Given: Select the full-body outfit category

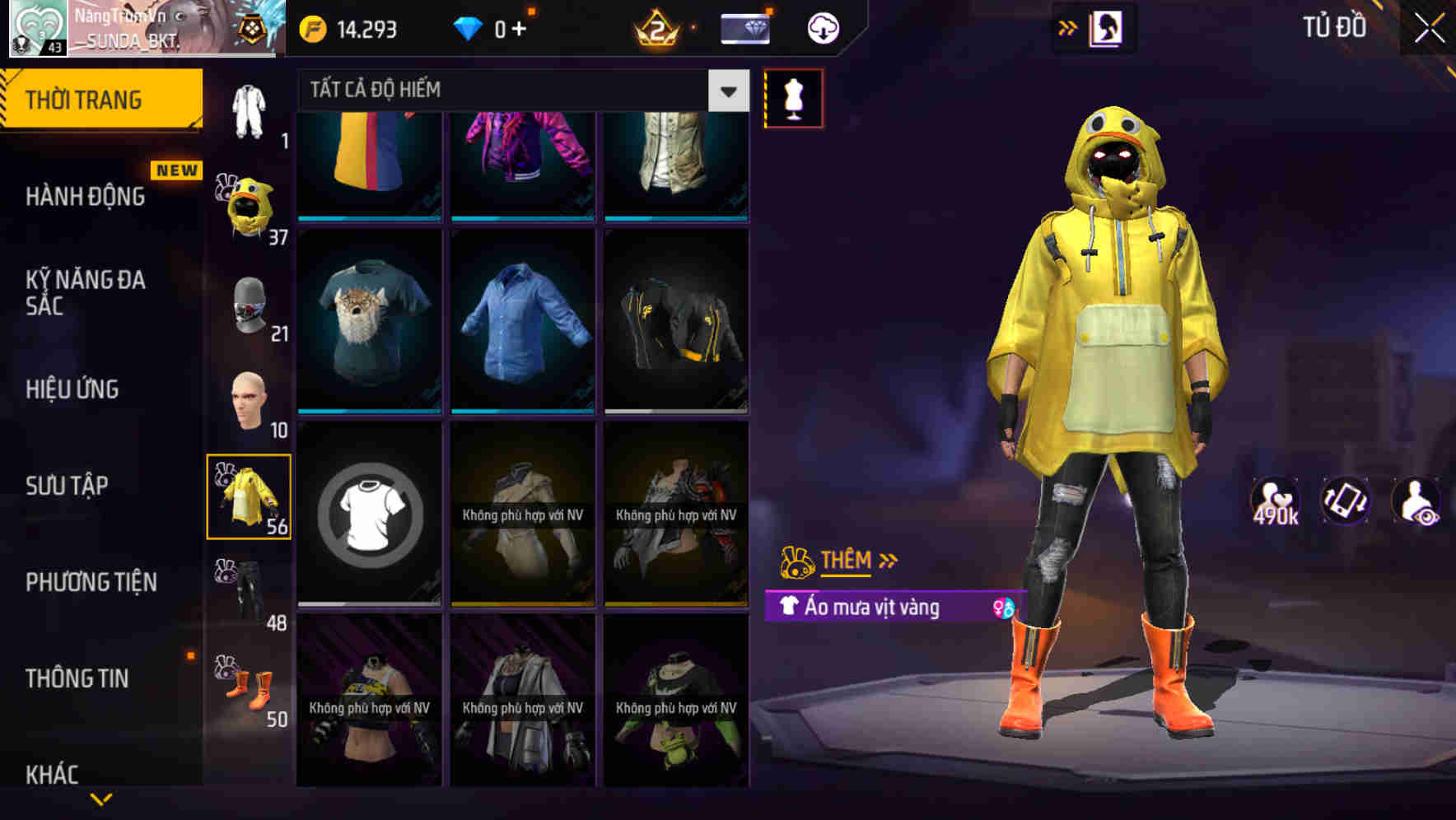Looking at the screenshot, I should click(x=250, y=108).
